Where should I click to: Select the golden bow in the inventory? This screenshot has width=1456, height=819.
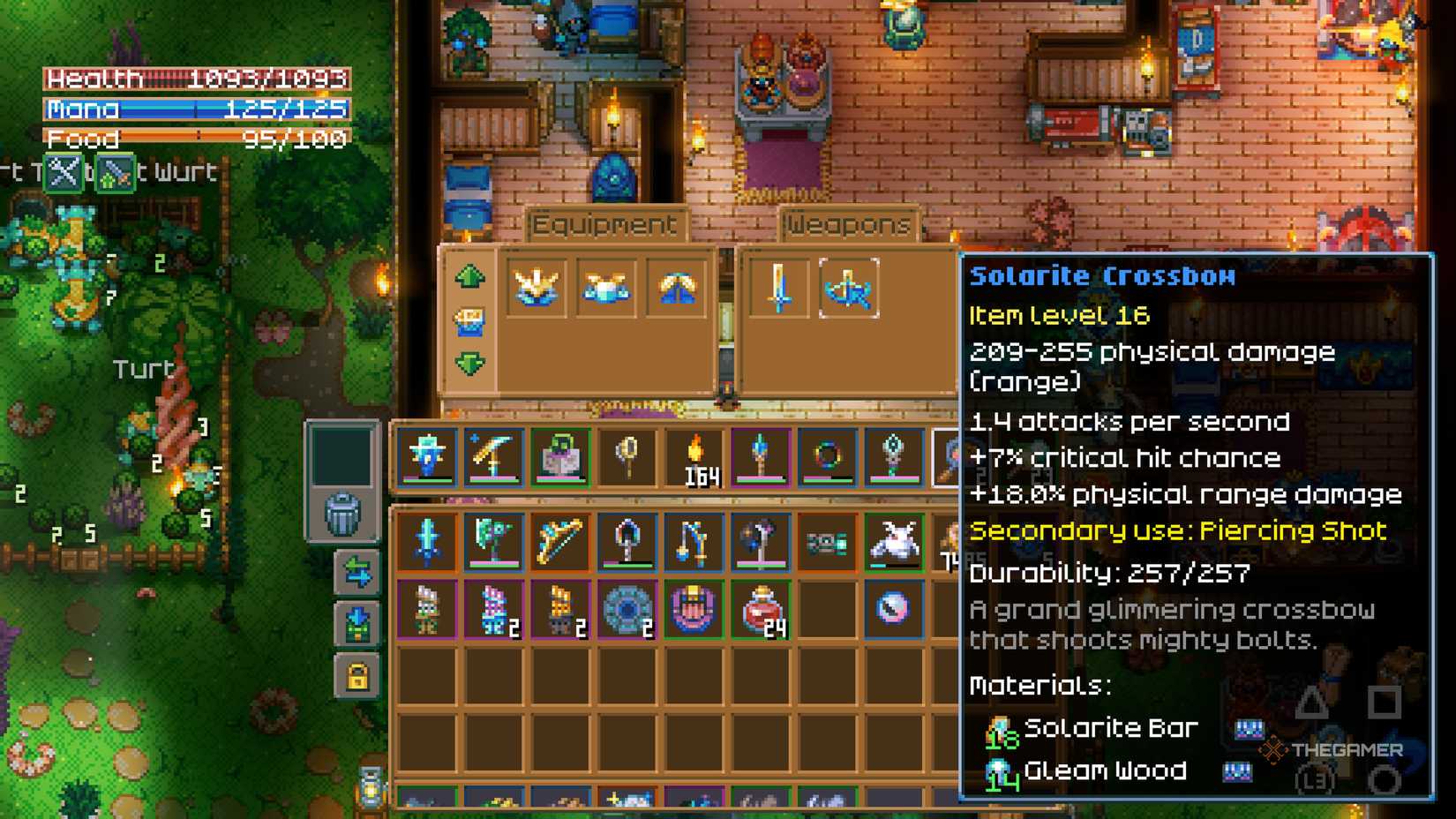[x=561, y=540]
